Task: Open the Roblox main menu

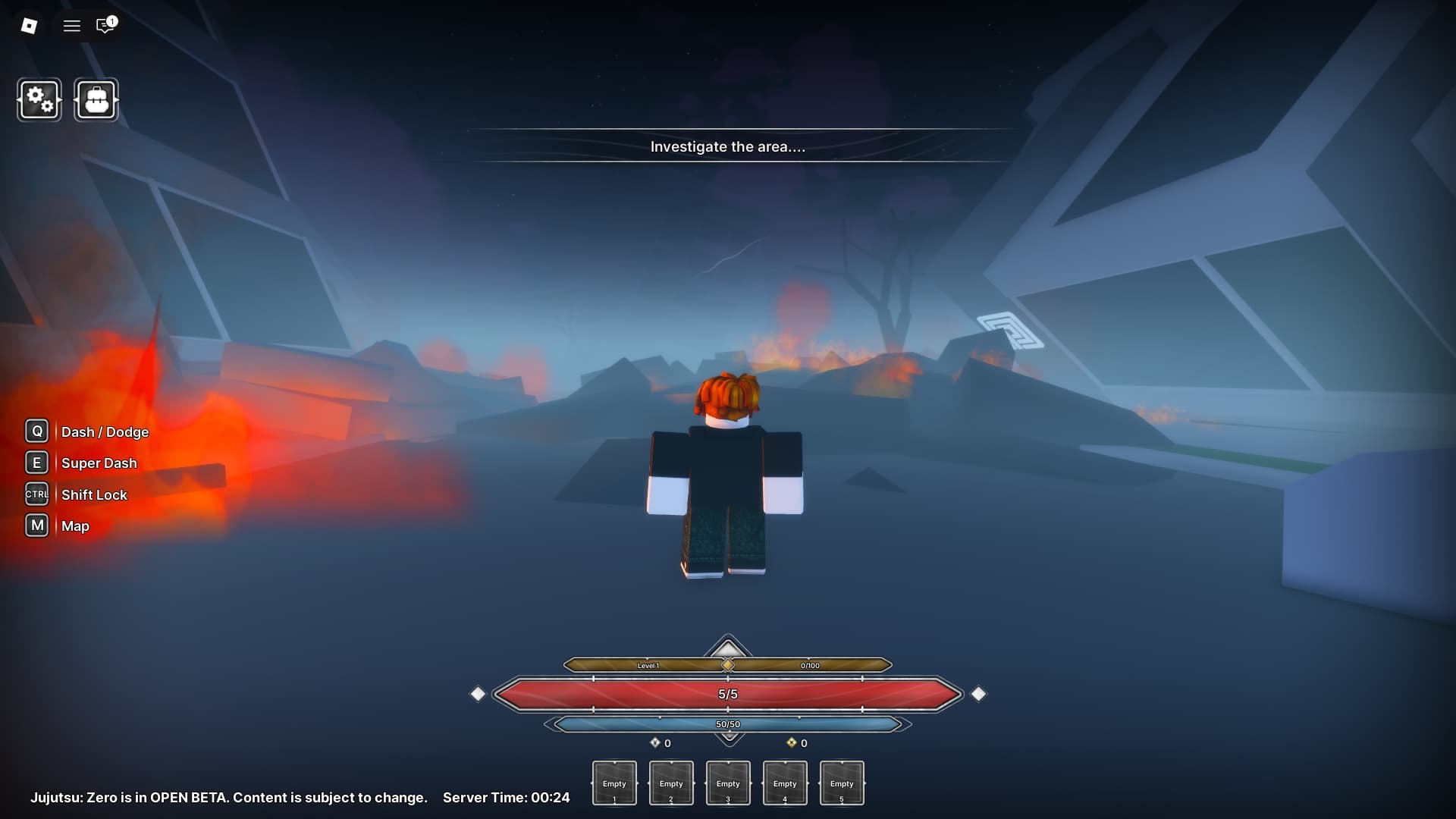Action: (x=29, y=26)
